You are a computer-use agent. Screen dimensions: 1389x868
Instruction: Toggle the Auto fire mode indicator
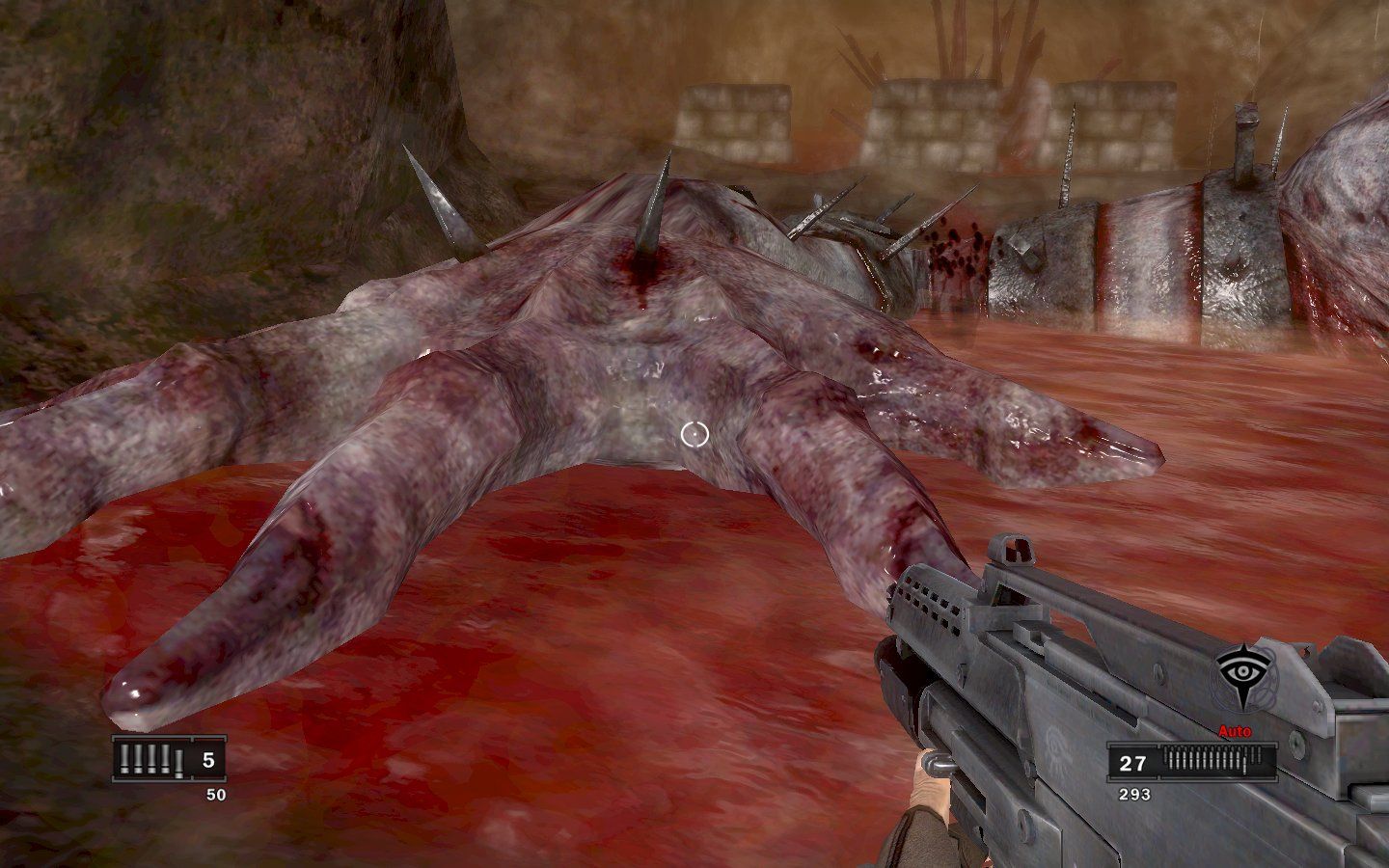click(x=1235, y=731)
